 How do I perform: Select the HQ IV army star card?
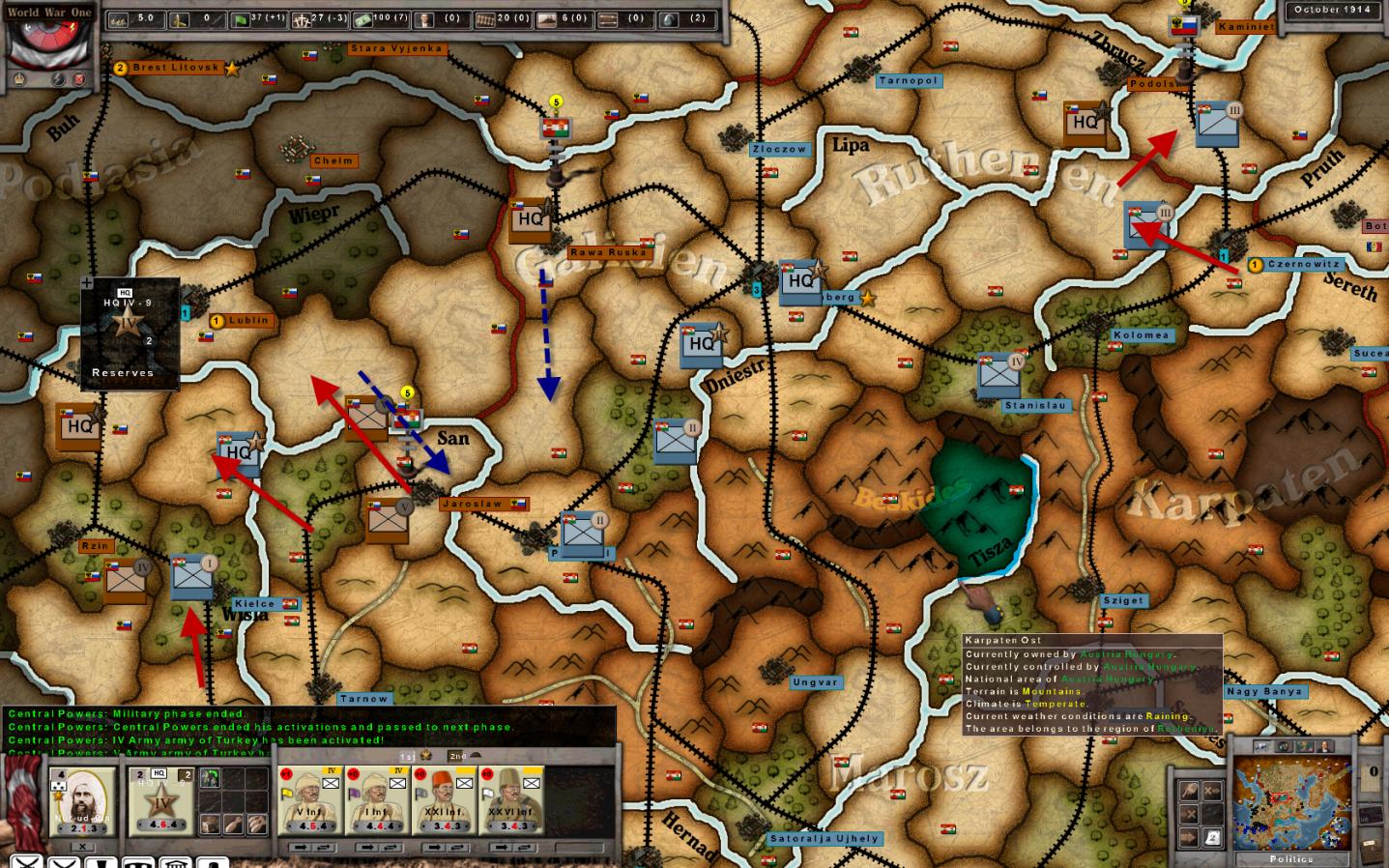[159, 800]
